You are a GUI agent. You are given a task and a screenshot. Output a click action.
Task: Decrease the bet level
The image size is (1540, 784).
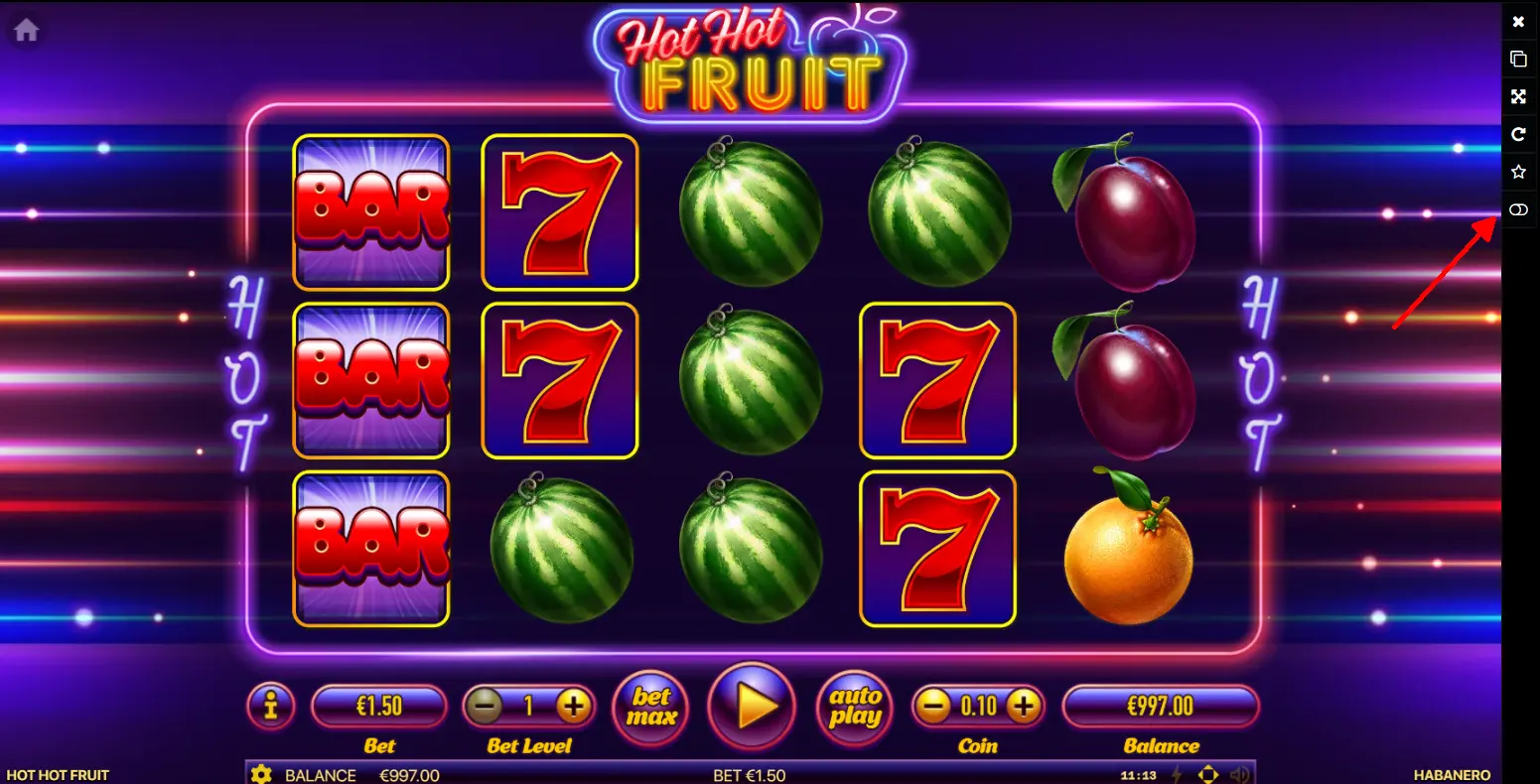pyautogui.click(x=486, y=707)
